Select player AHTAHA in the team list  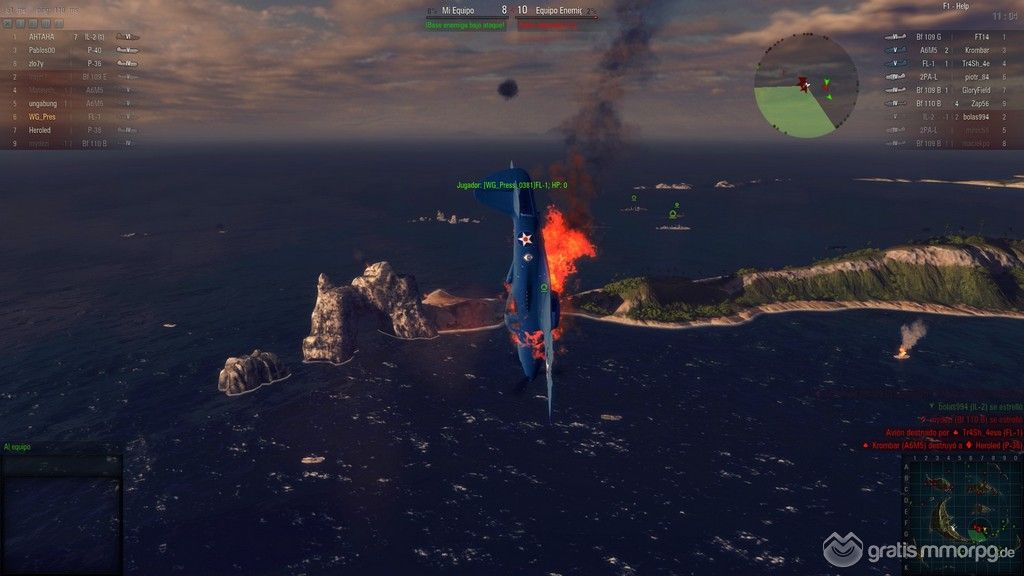point(42,36)
